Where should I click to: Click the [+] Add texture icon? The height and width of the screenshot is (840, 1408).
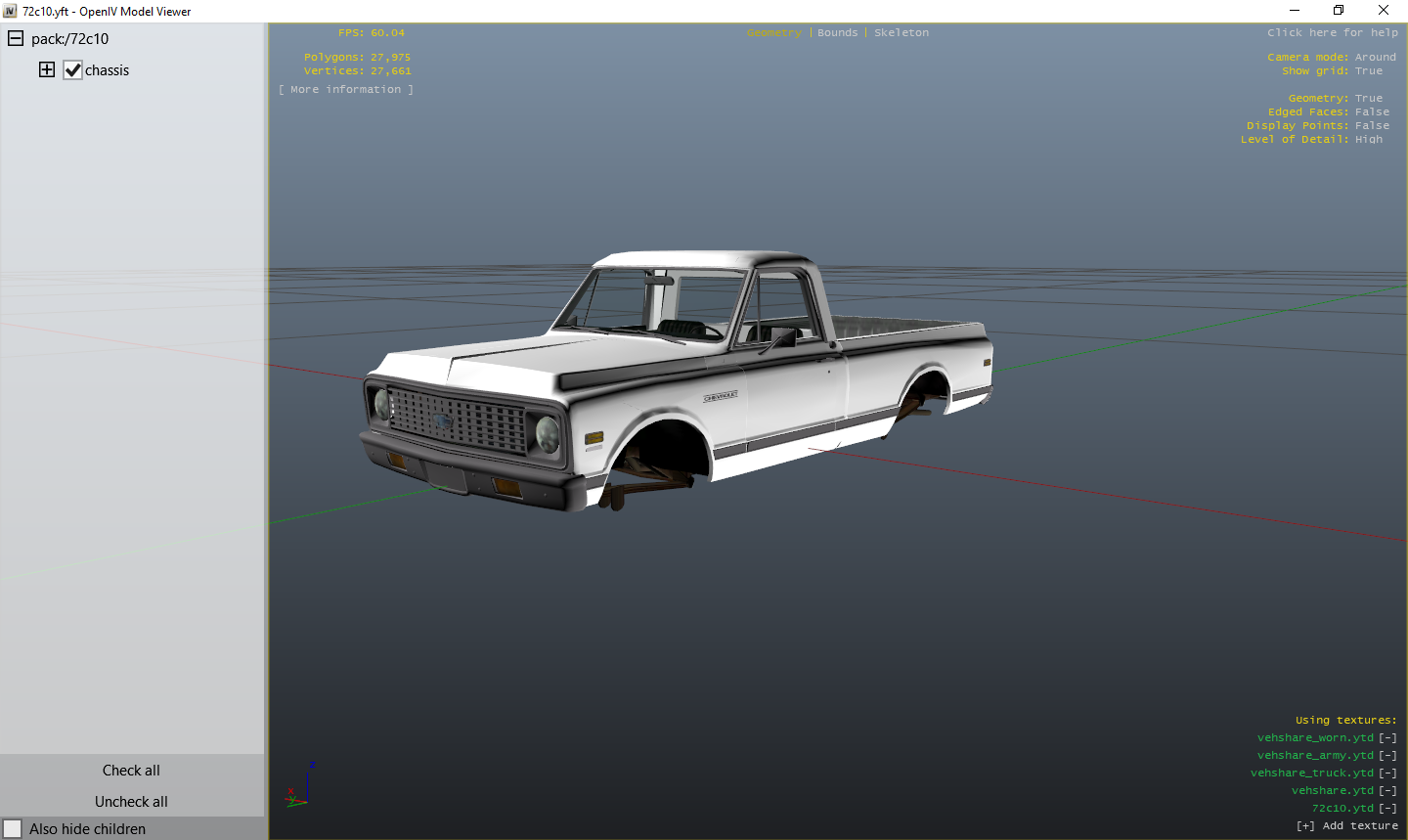(1306, 825)
